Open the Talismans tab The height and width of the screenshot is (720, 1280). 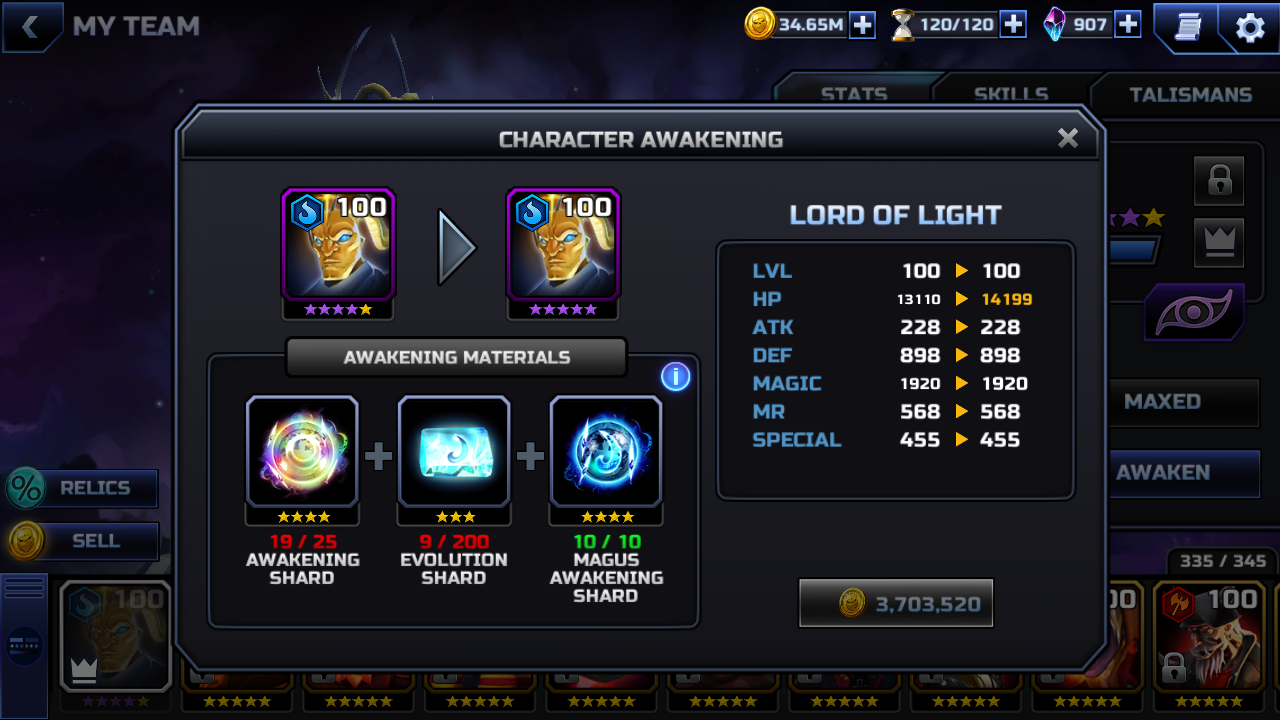pos(1190,94)
